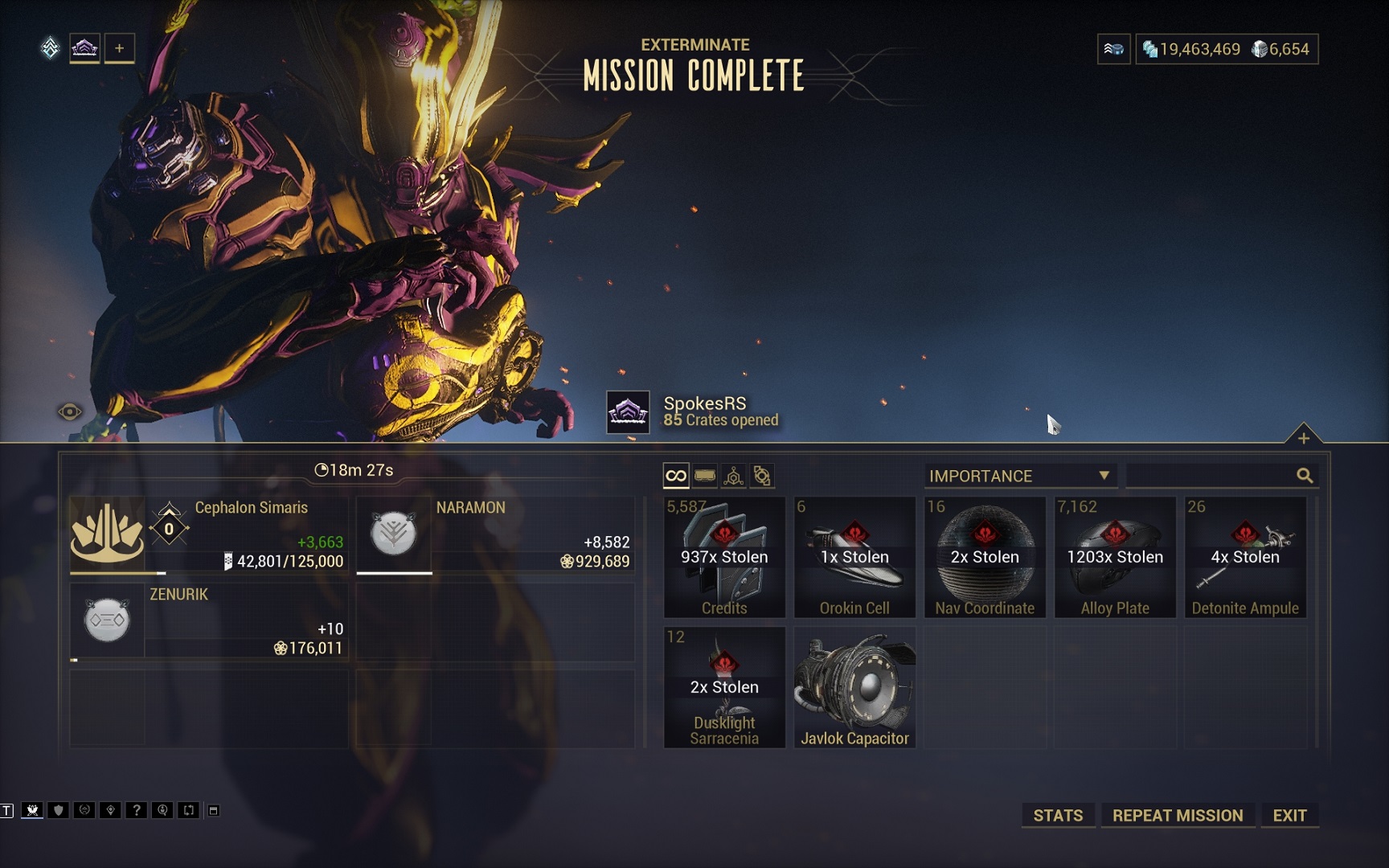Select the ZENURIK focus entry

209,620
